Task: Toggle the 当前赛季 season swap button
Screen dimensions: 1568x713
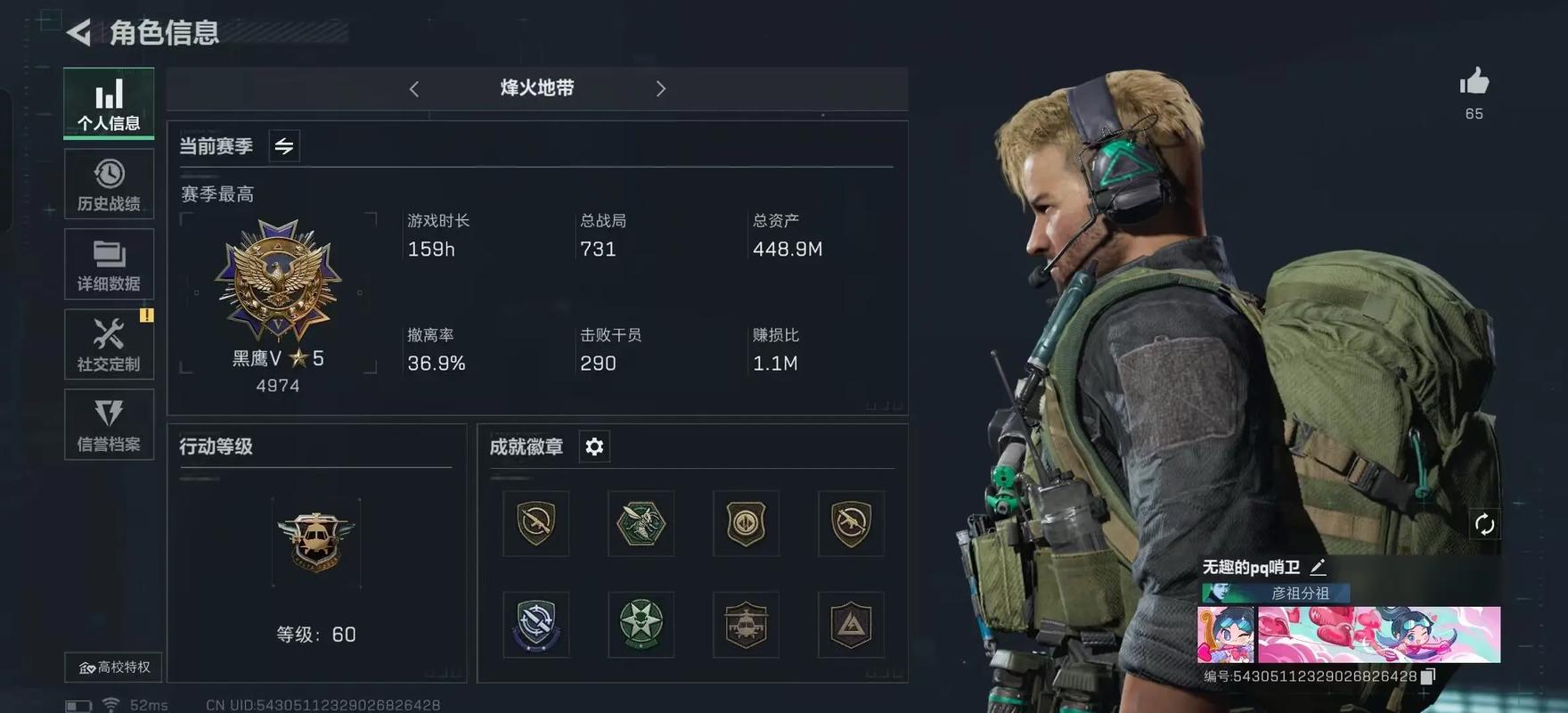Action: [x=284, y=146]
